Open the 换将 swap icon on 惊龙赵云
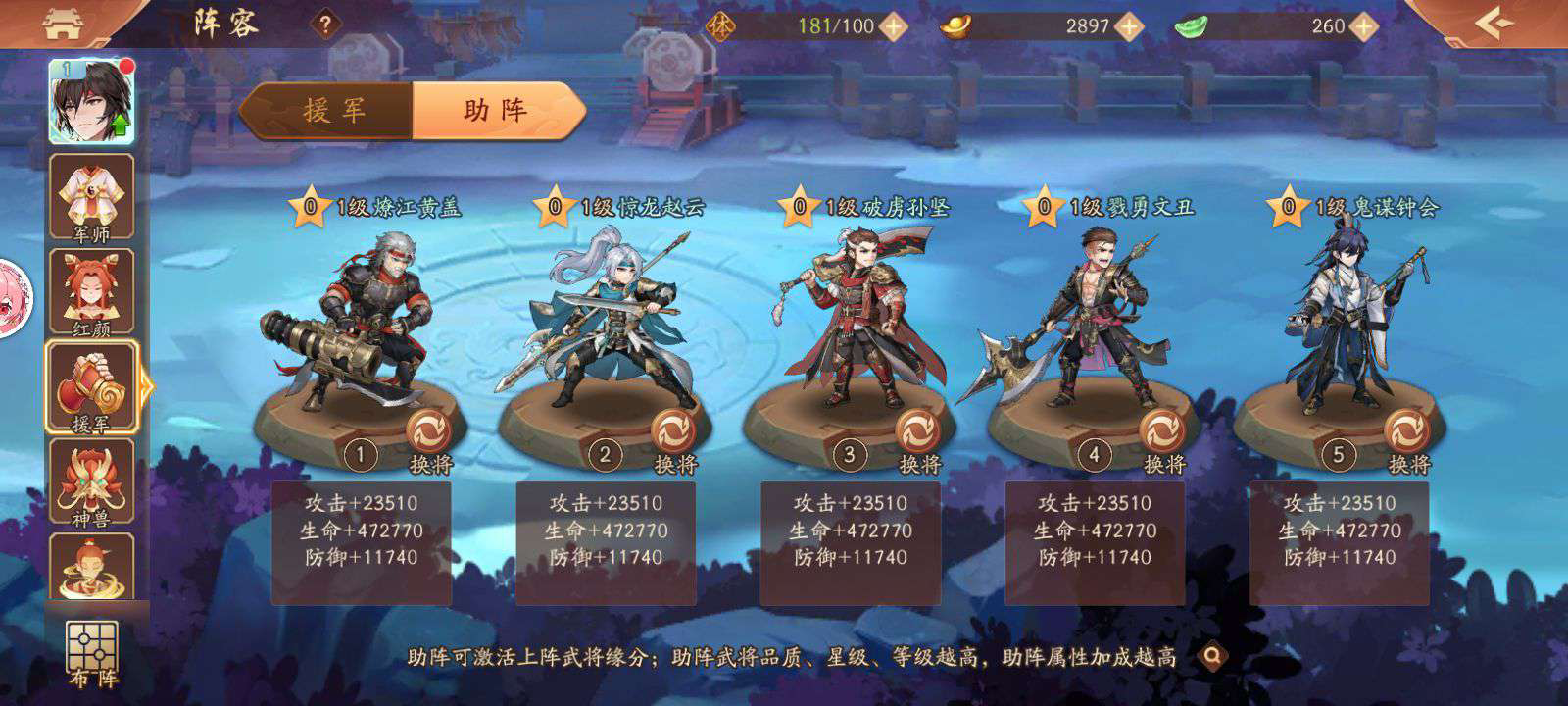 [673, 430]
